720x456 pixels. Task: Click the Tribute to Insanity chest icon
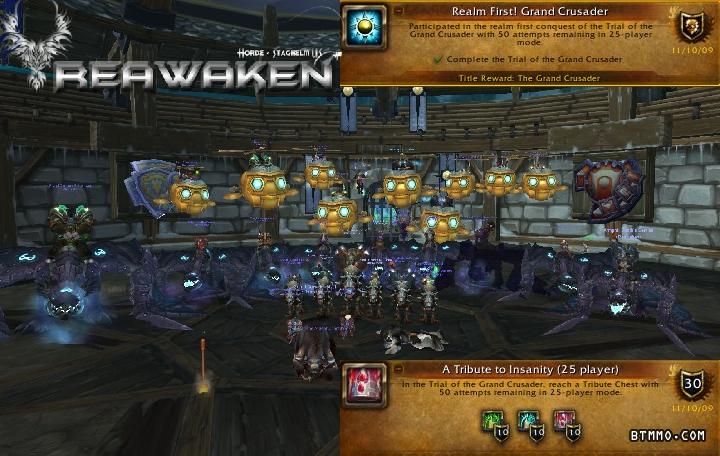pyautogui.click(x=362, y=385)
